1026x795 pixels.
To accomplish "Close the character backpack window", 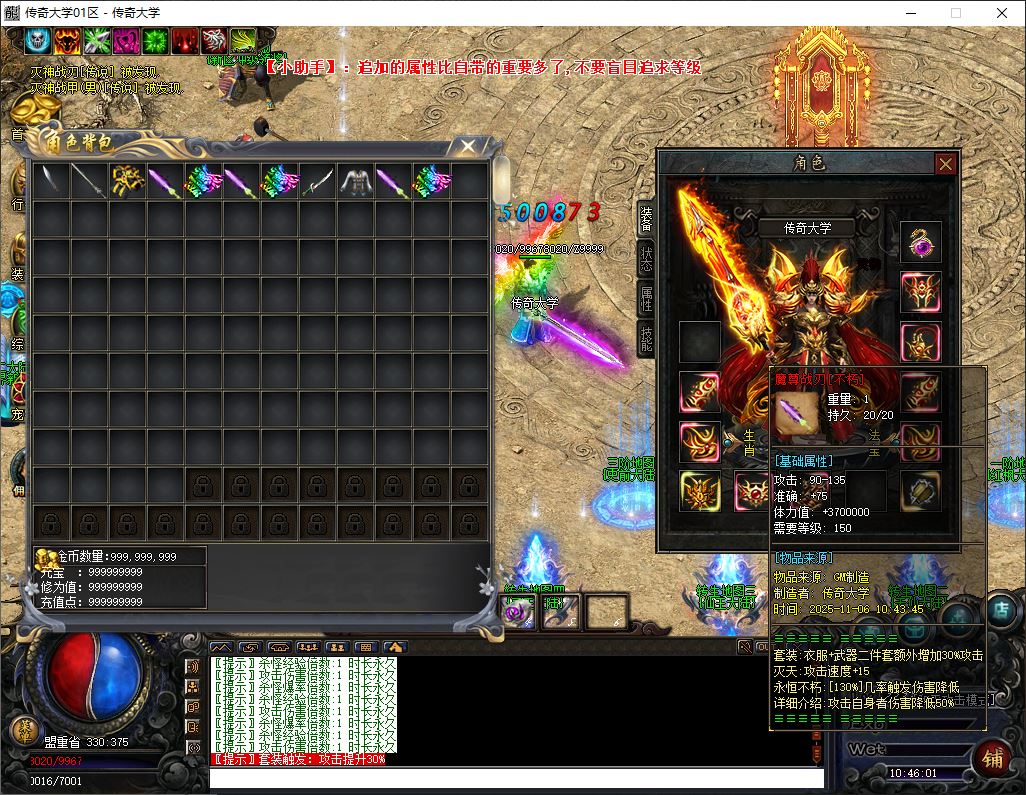I will (x=467, y=147).
